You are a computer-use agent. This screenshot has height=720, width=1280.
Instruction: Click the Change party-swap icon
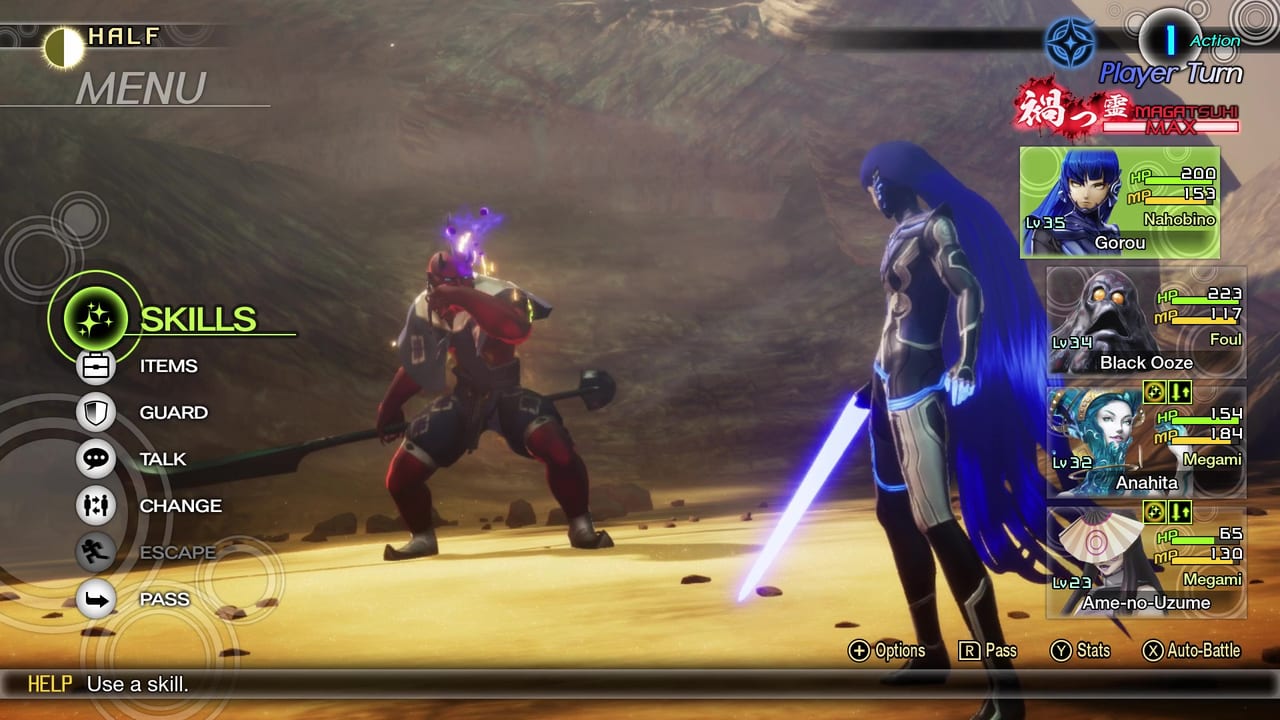click(x=95, y=505)
